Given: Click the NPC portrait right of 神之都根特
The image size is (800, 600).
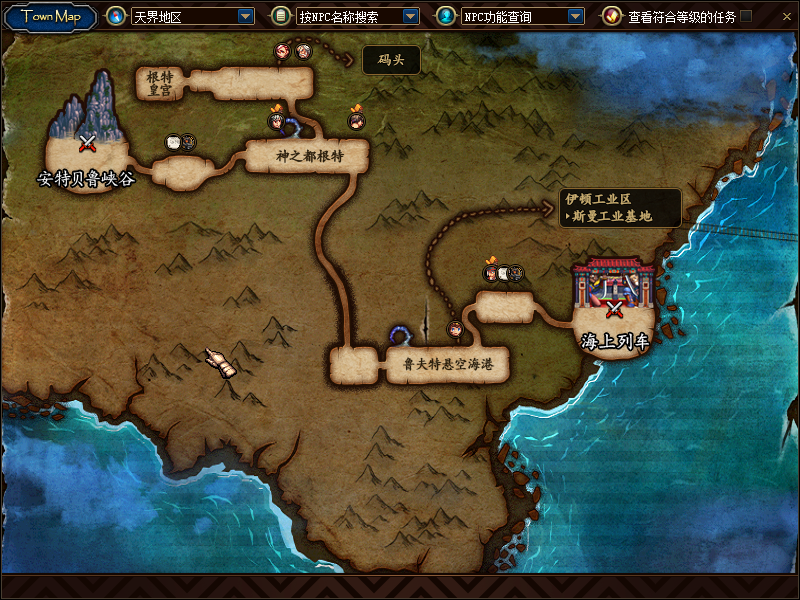Looking at the screenshot, I should (x=355, y=122).
